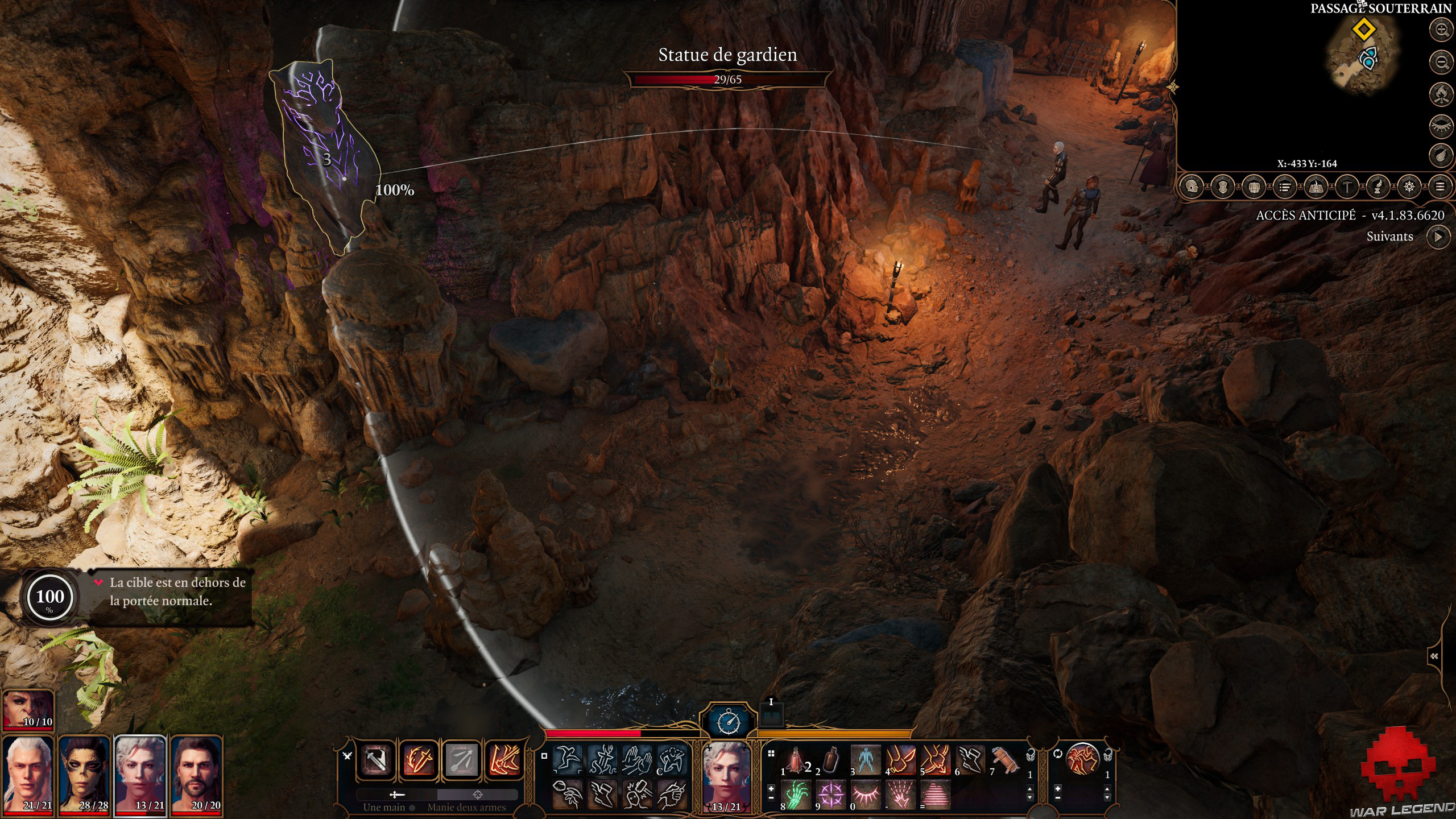Open the main menu hamburger icon
The height and width of the screenshot is (819, 1456).
(1440, 187)
